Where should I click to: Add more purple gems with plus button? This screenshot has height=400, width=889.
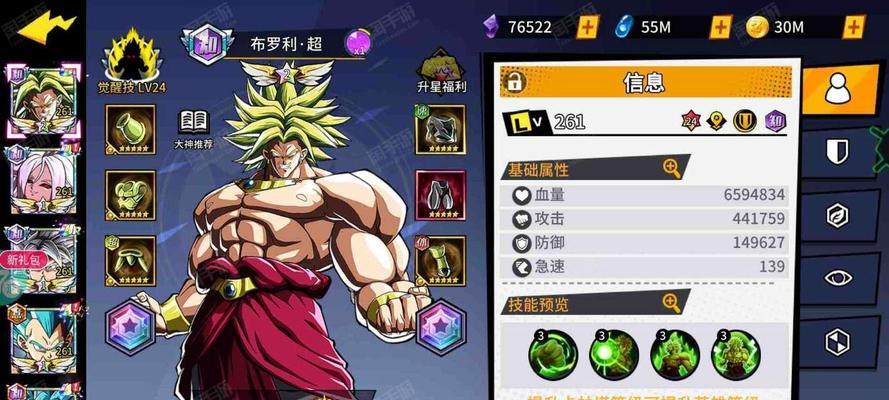point(588,27)
